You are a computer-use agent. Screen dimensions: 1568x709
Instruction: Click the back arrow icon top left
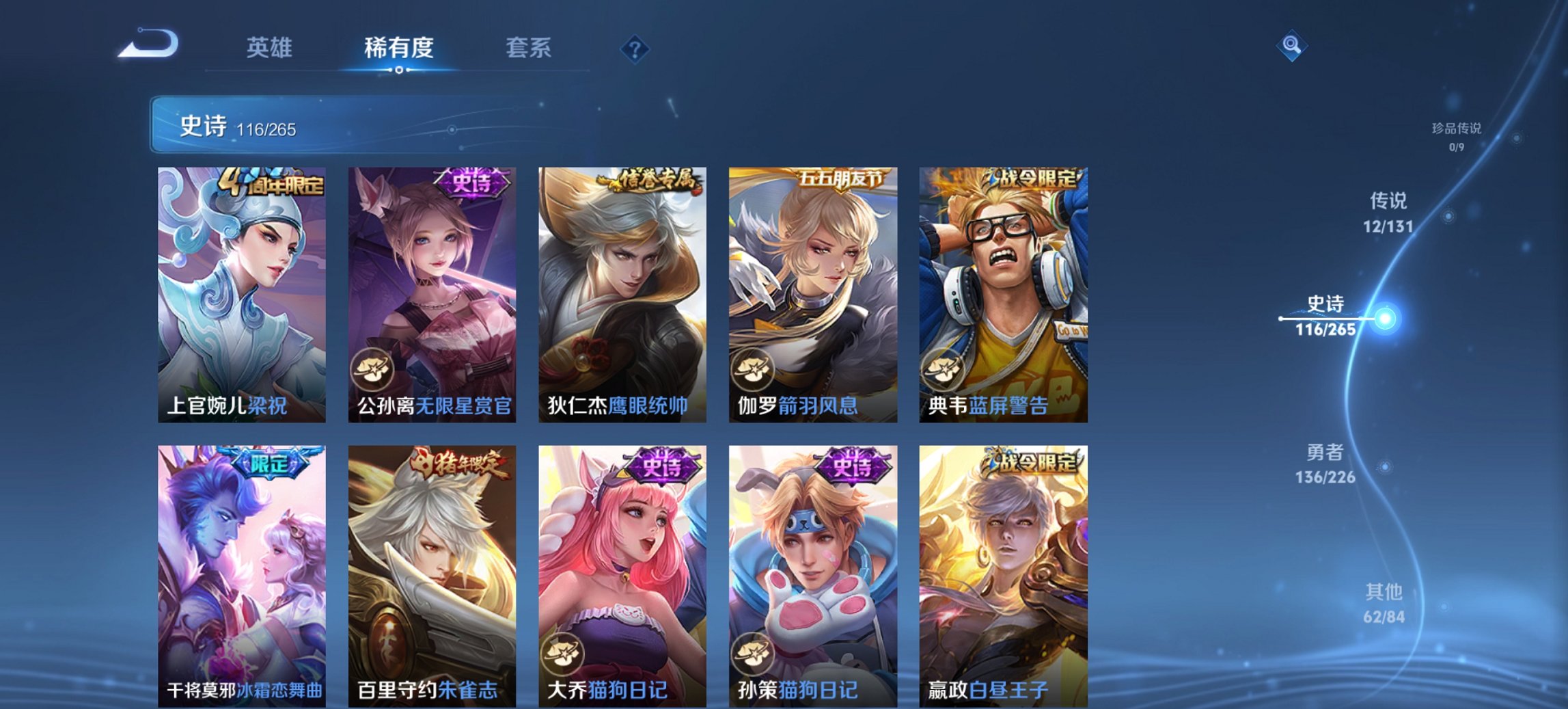(148, 46)
